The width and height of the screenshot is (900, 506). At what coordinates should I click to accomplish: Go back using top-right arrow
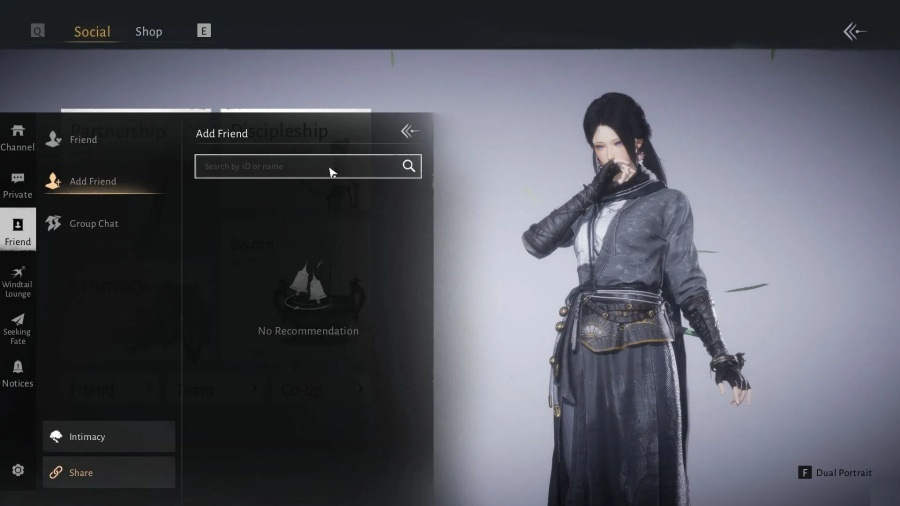coord(854,32)
